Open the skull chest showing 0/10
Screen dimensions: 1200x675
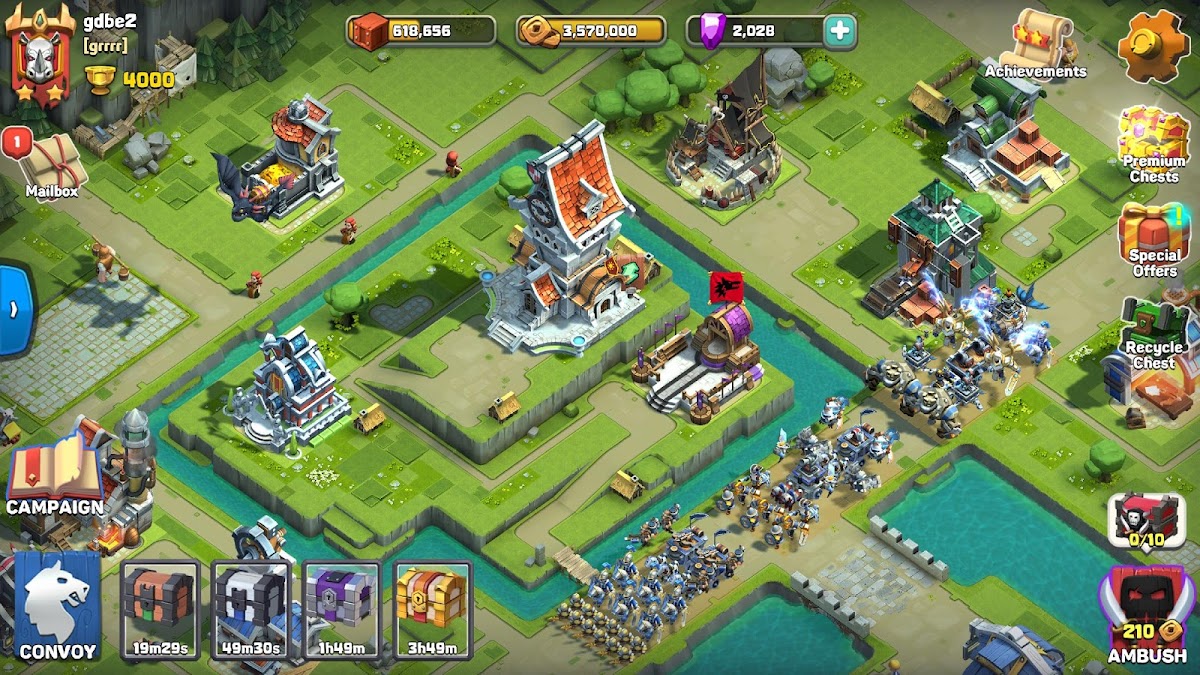coord(1146,521)
